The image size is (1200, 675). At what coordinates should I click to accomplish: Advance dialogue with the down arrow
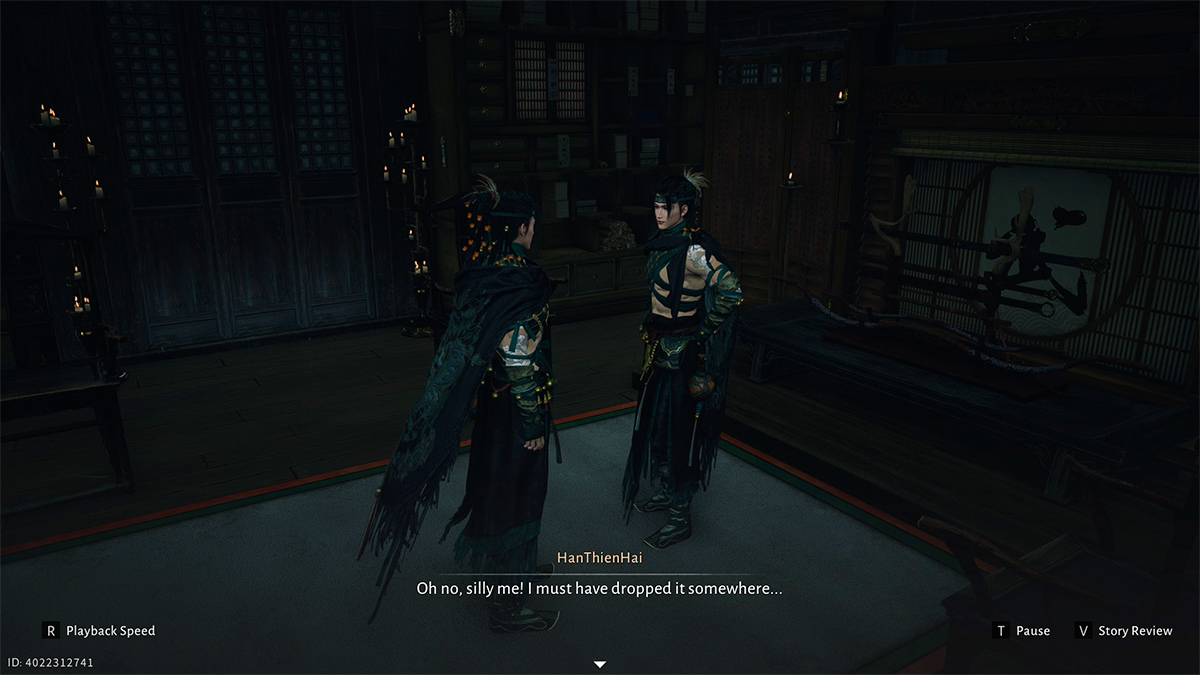point(600,664)
